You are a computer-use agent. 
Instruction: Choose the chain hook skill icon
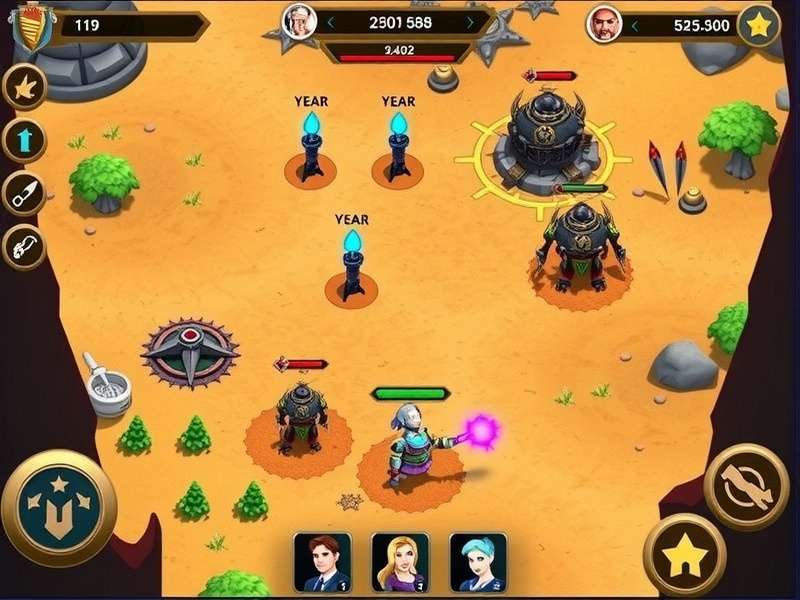24,246
